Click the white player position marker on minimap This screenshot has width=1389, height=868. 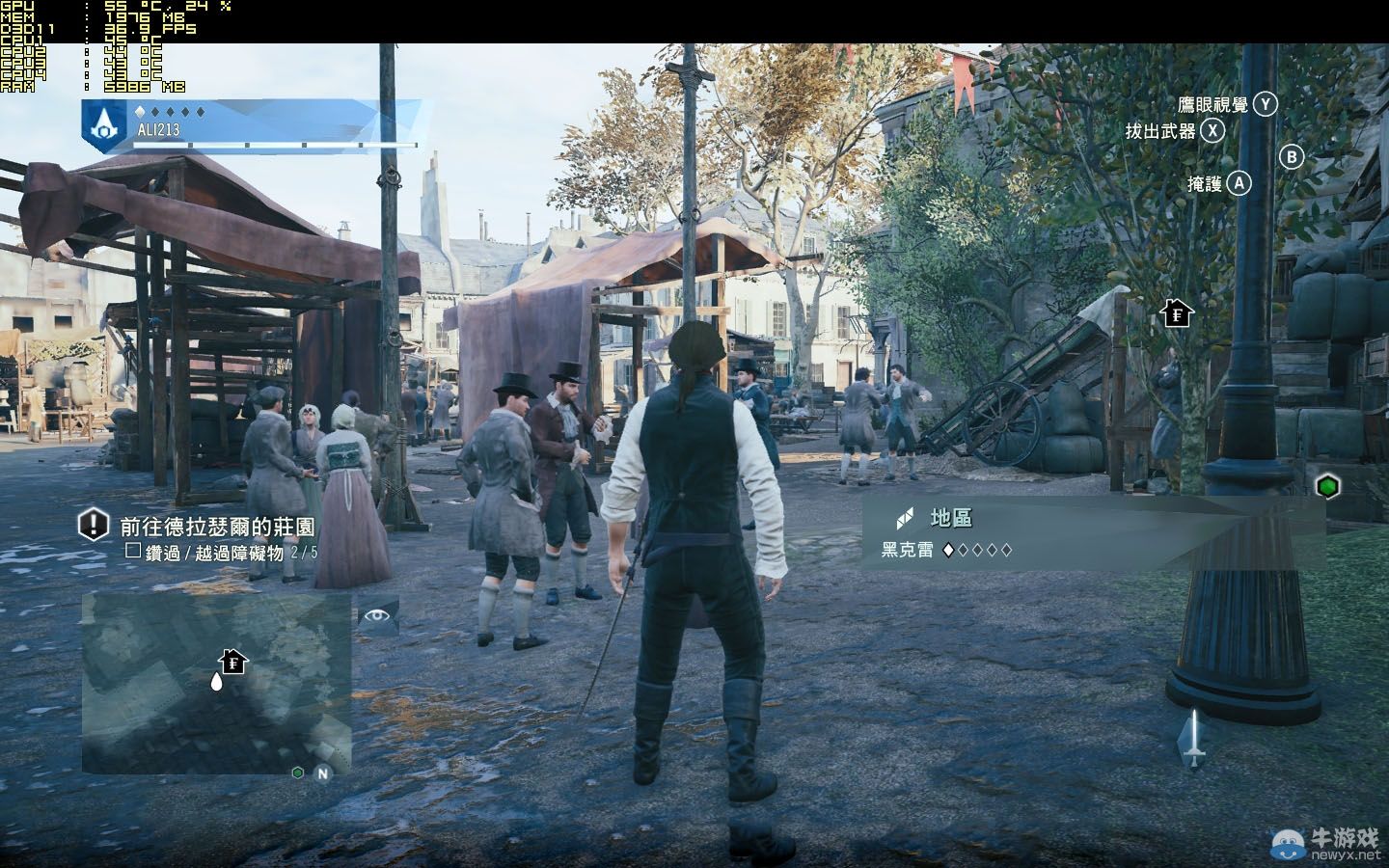pyautogui.click(x=216, y=682)
